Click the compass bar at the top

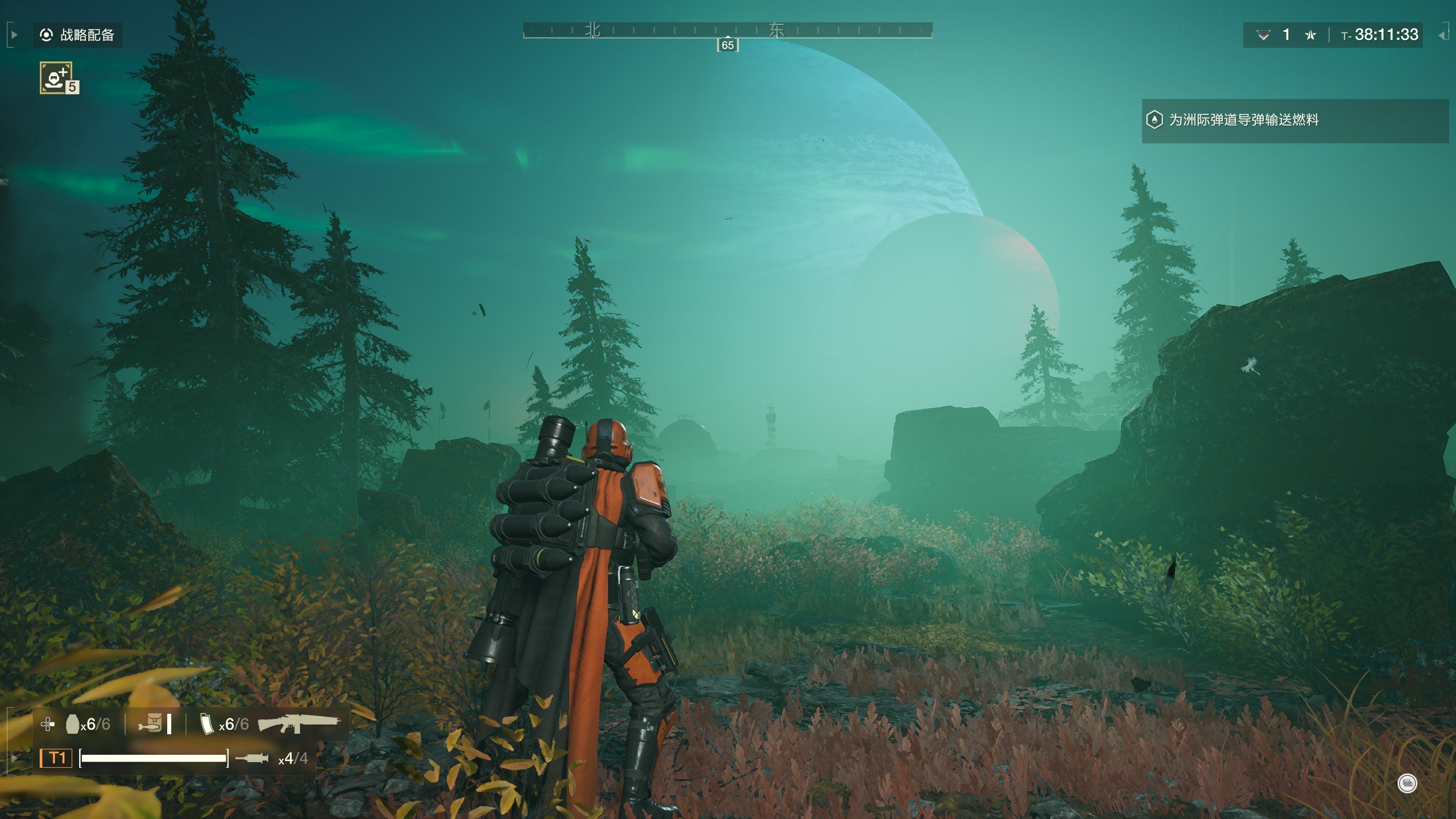(727, 30)
